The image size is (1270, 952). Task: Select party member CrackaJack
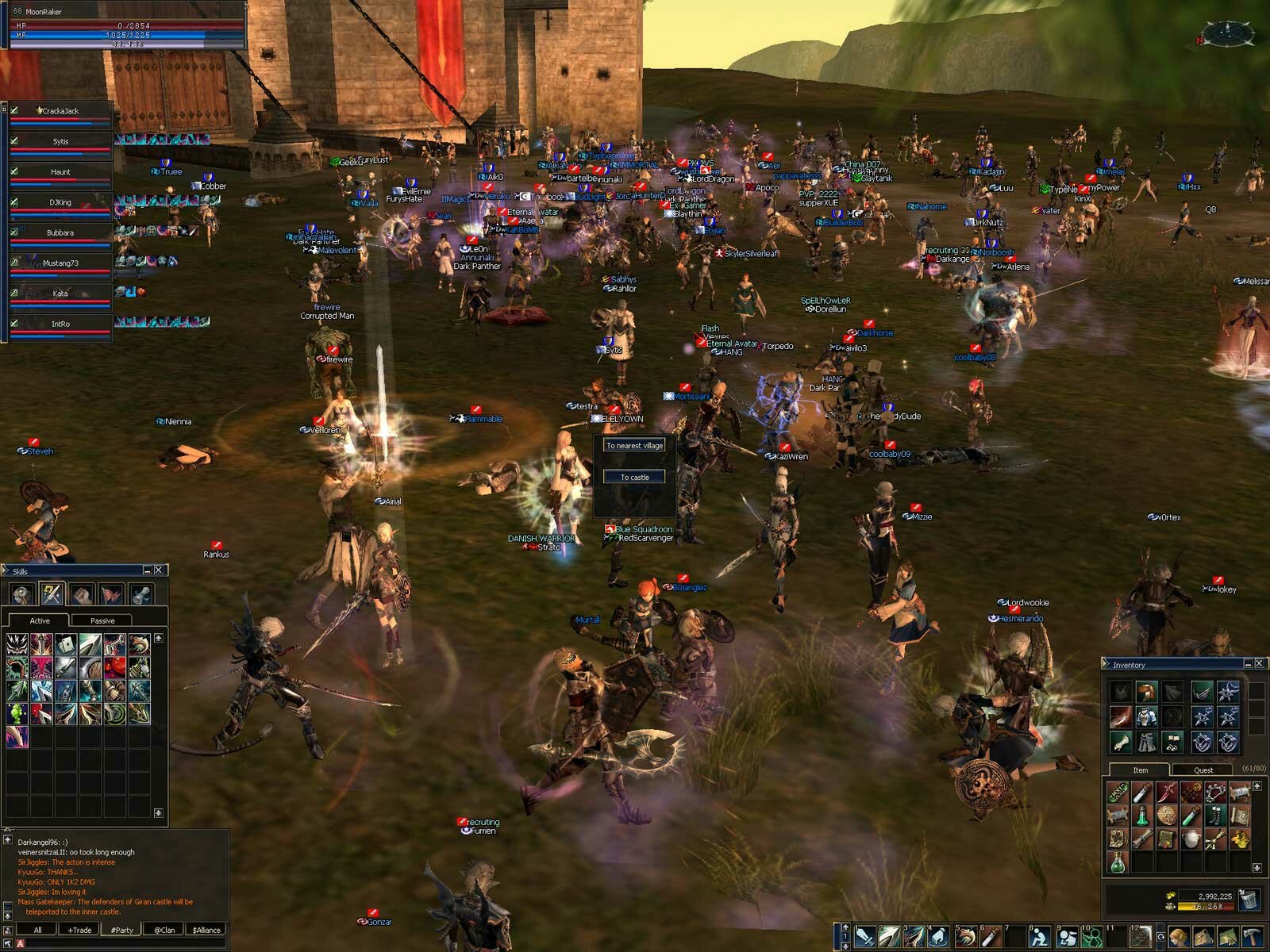click(x=60, y=111)
